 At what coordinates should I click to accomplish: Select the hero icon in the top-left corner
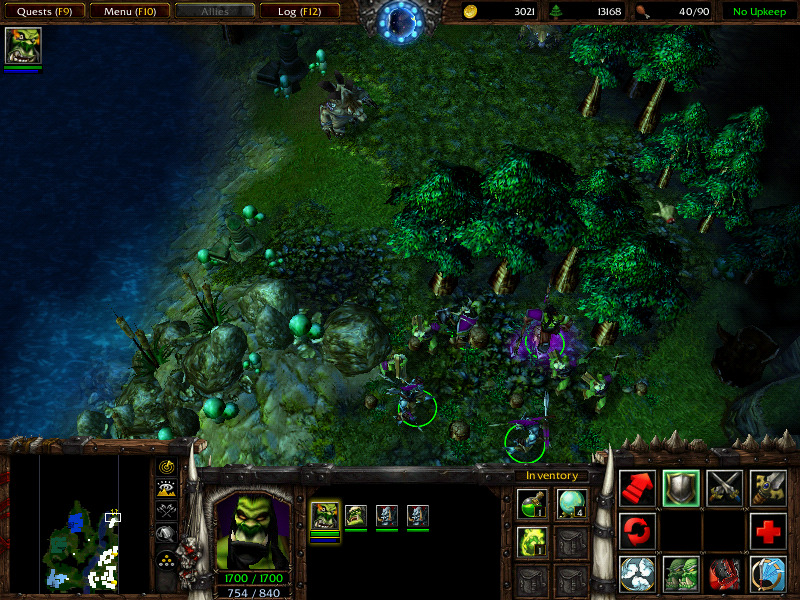click(21, 46)
